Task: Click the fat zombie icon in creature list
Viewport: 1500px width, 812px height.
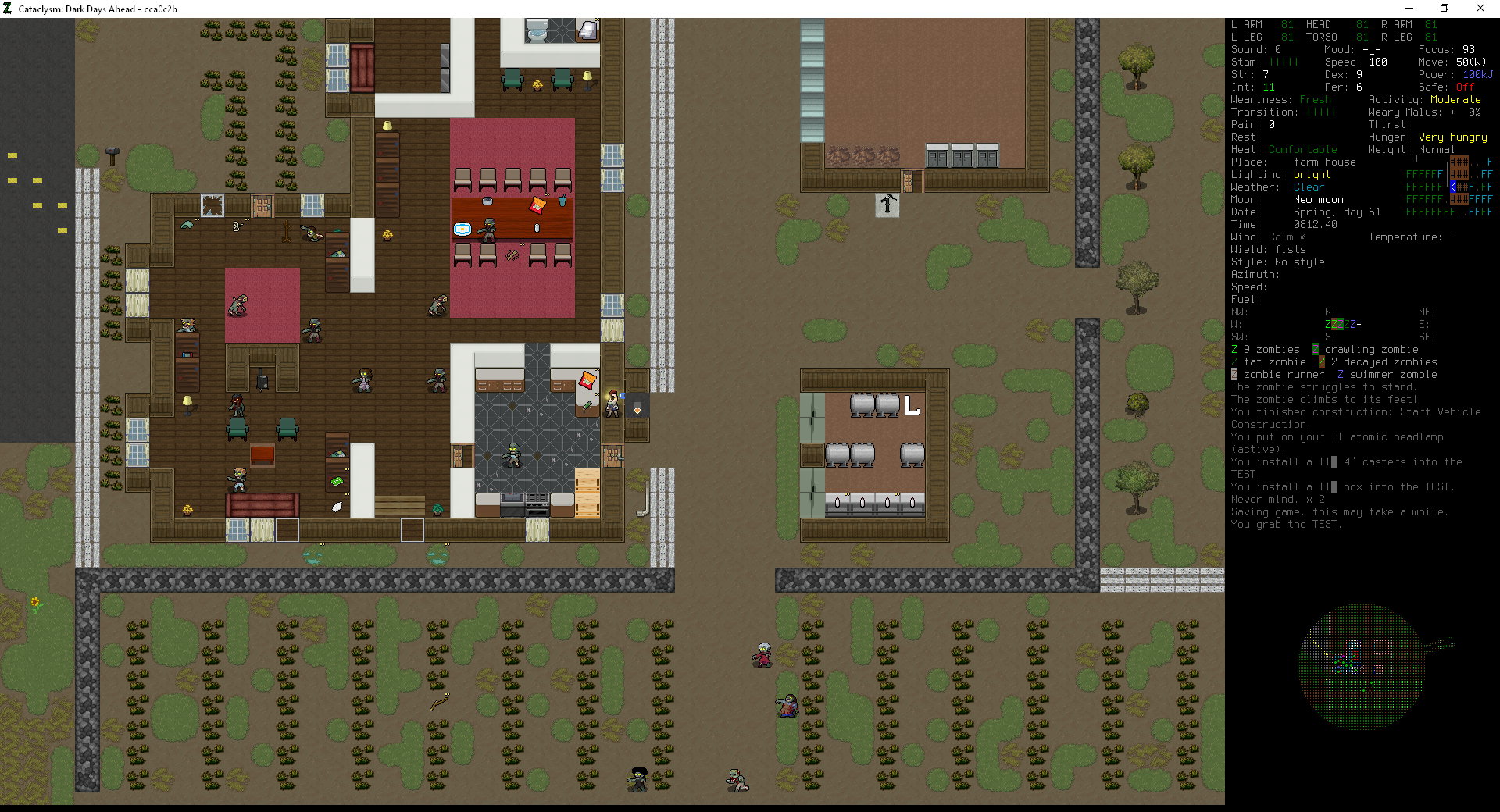Action: (1234, 361)
